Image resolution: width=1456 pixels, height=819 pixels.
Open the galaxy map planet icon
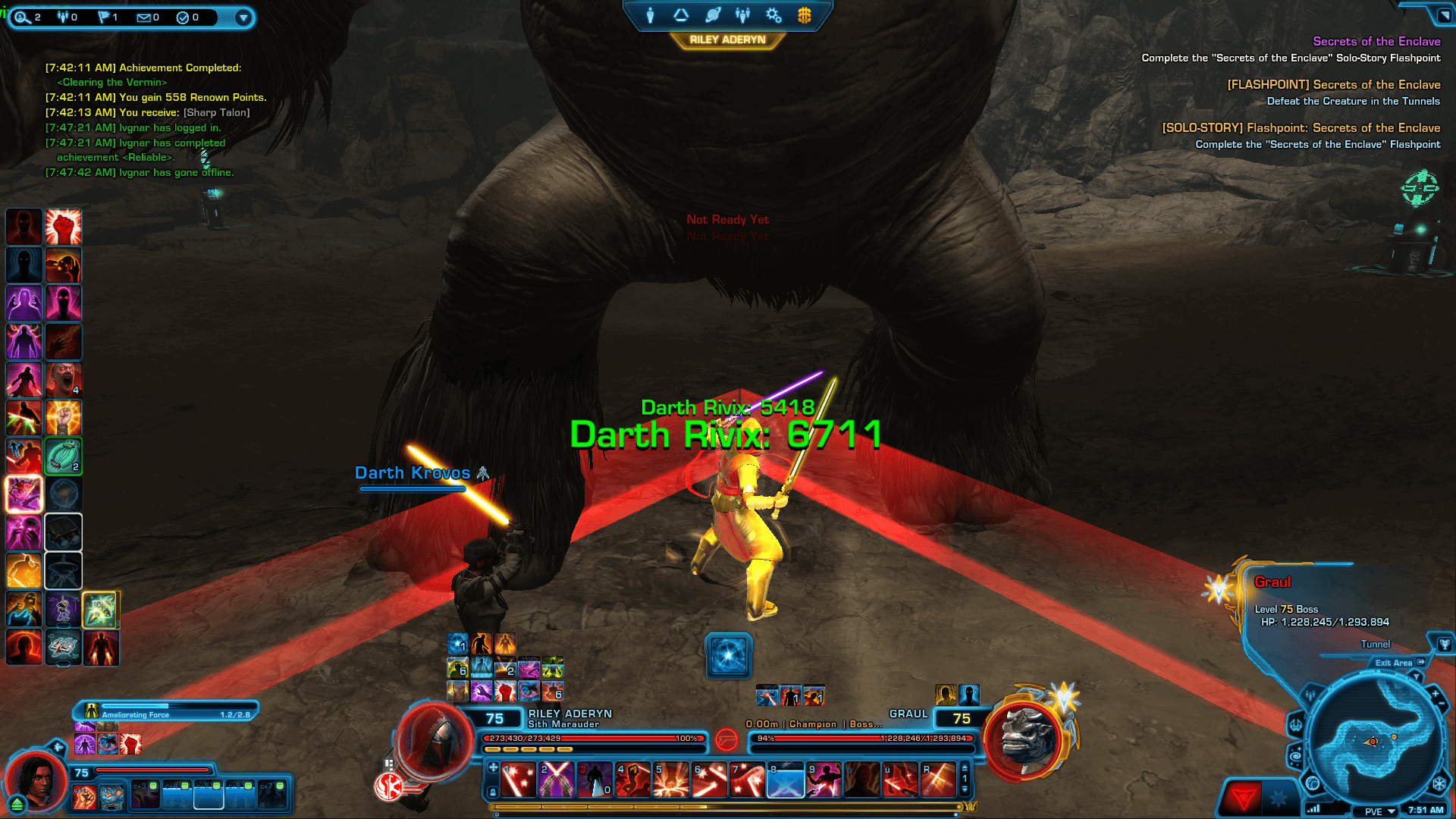click(714, 14)
